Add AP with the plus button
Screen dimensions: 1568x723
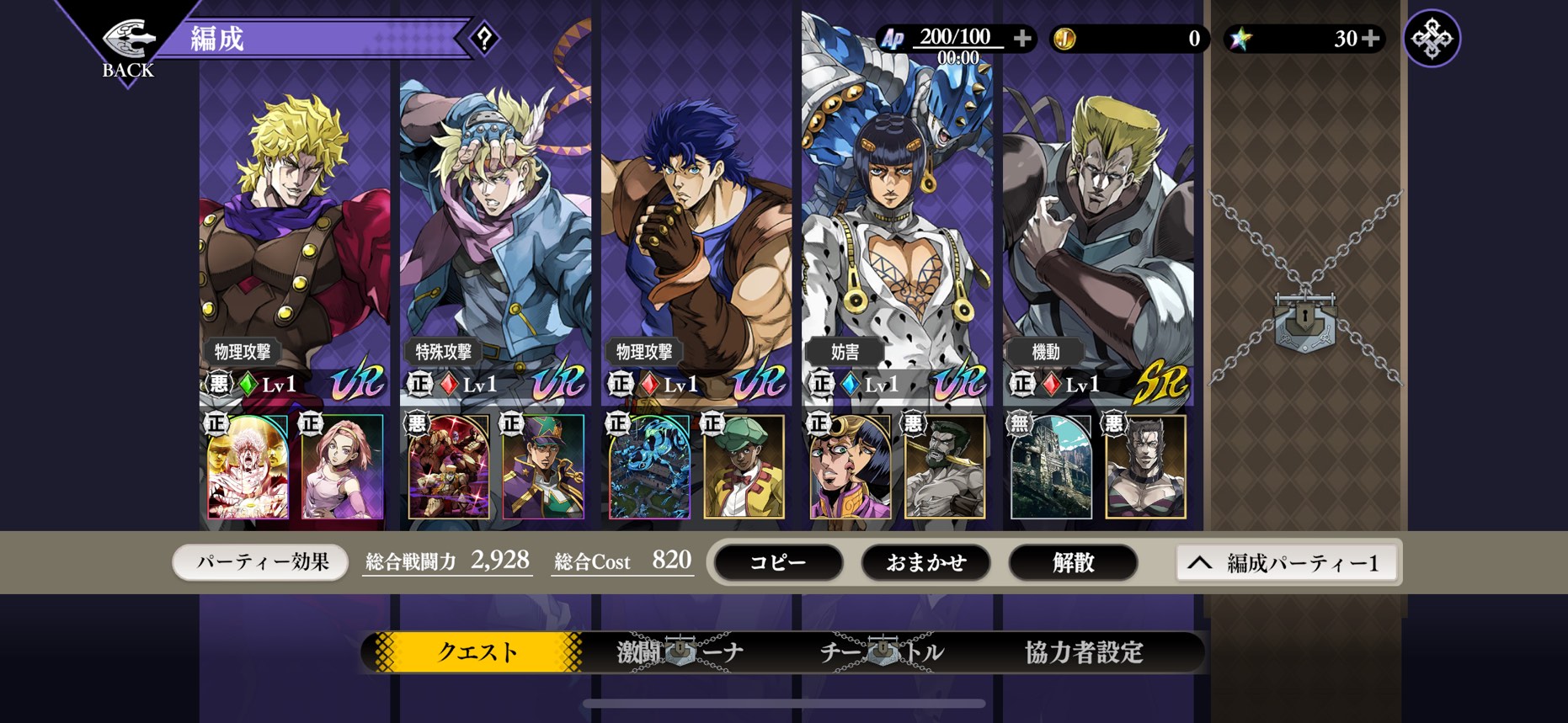coord(1022,39)
